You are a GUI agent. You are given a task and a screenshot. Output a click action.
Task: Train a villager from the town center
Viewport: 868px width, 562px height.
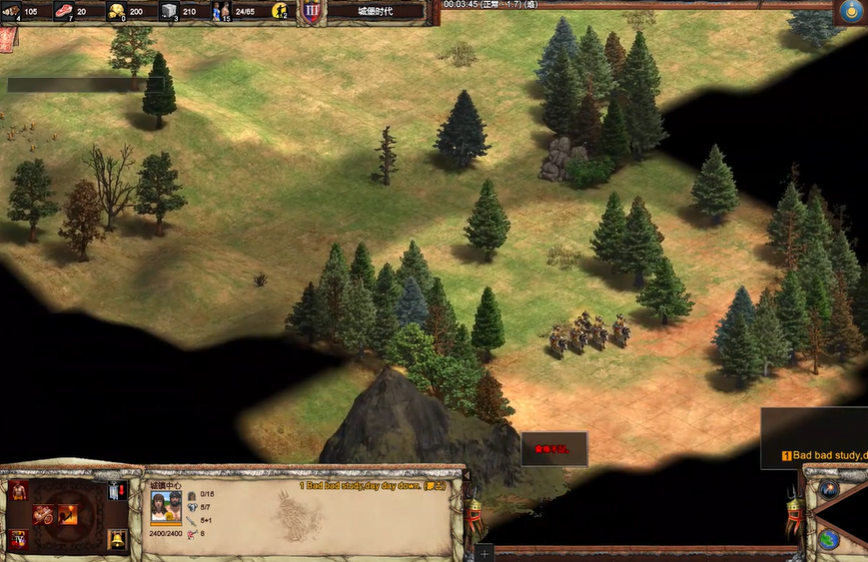(x=19, y=490)
